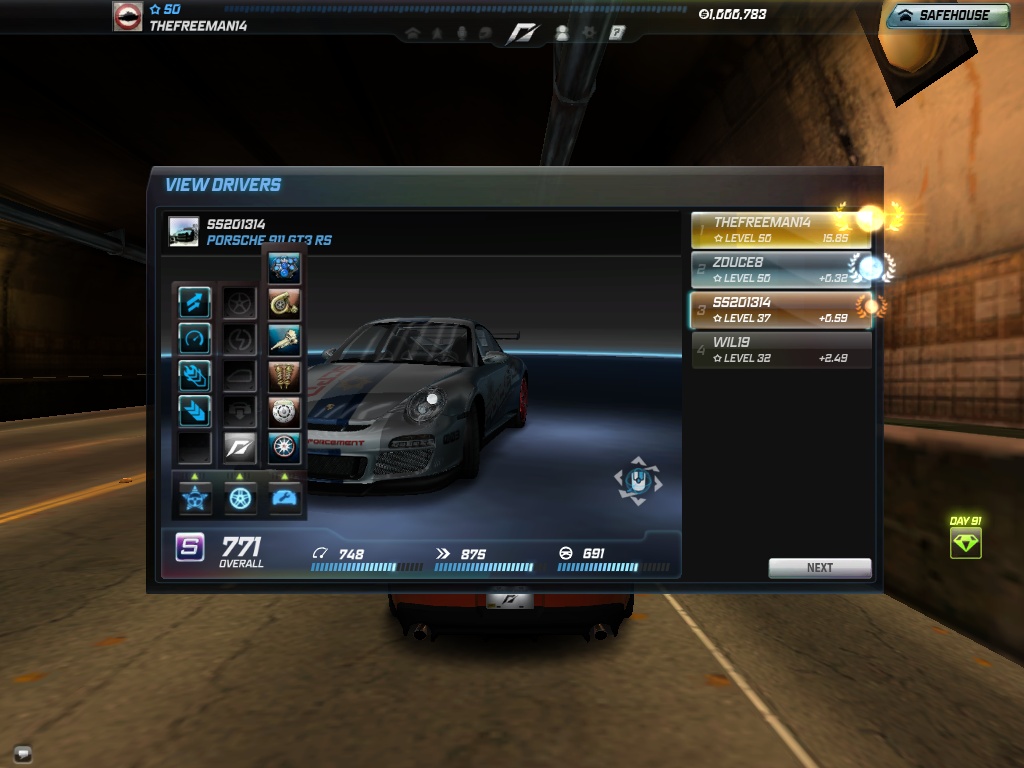This screenshot has height=768, width=1024.
Task: Select the brake disc part slot
Action: 285,411
